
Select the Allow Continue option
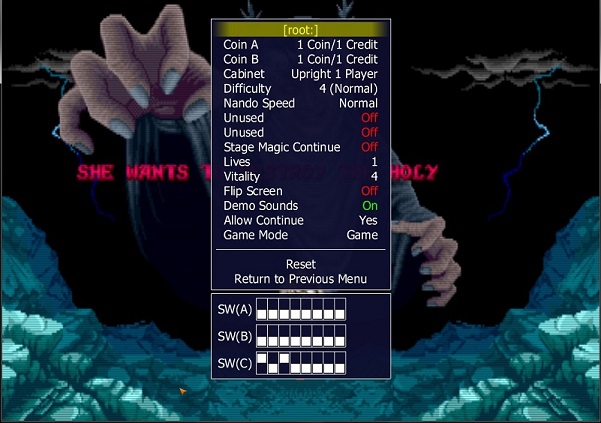point(300,220)
